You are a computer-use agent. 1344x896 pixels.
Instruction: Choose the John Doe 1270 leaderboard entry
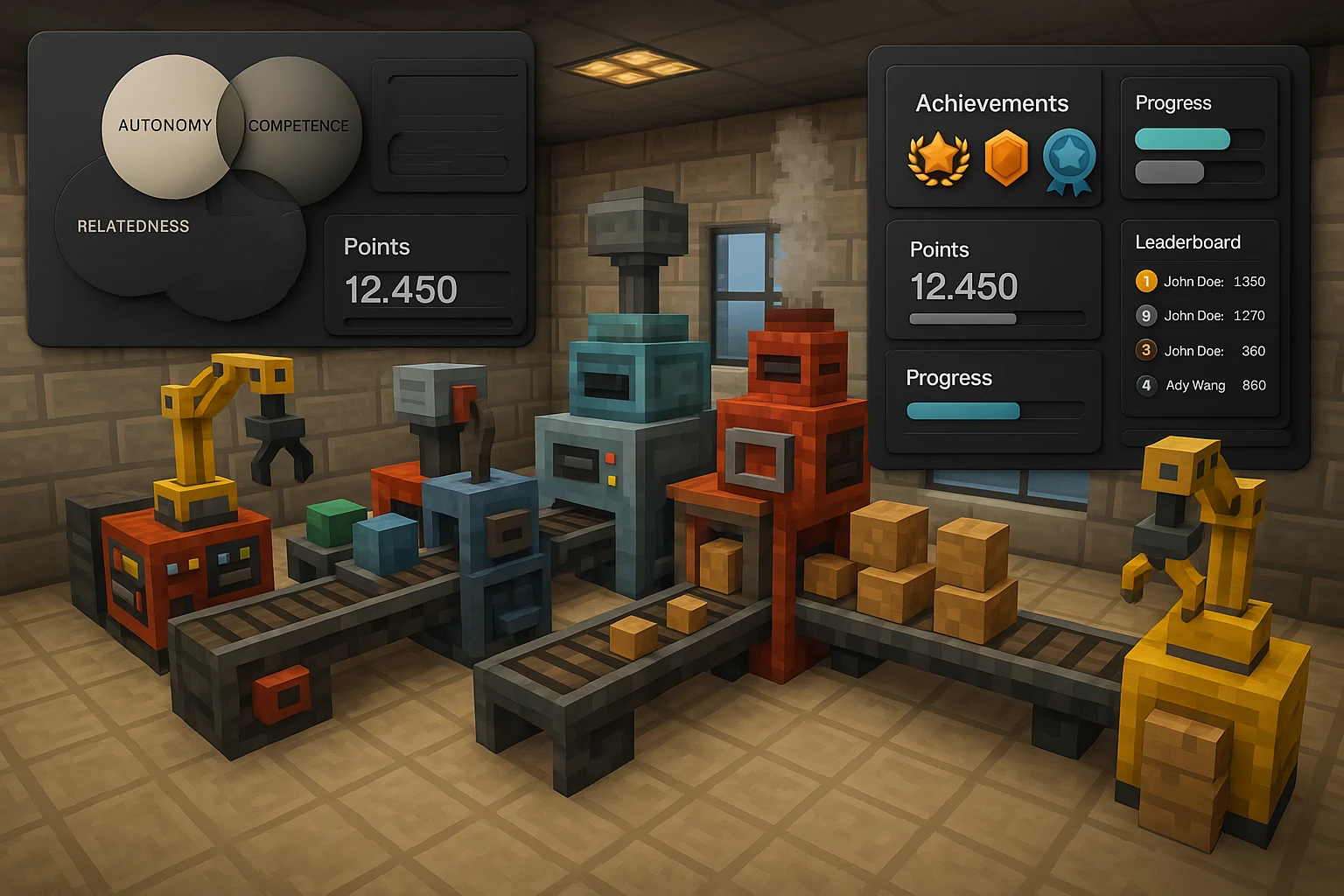[1200, 316]
